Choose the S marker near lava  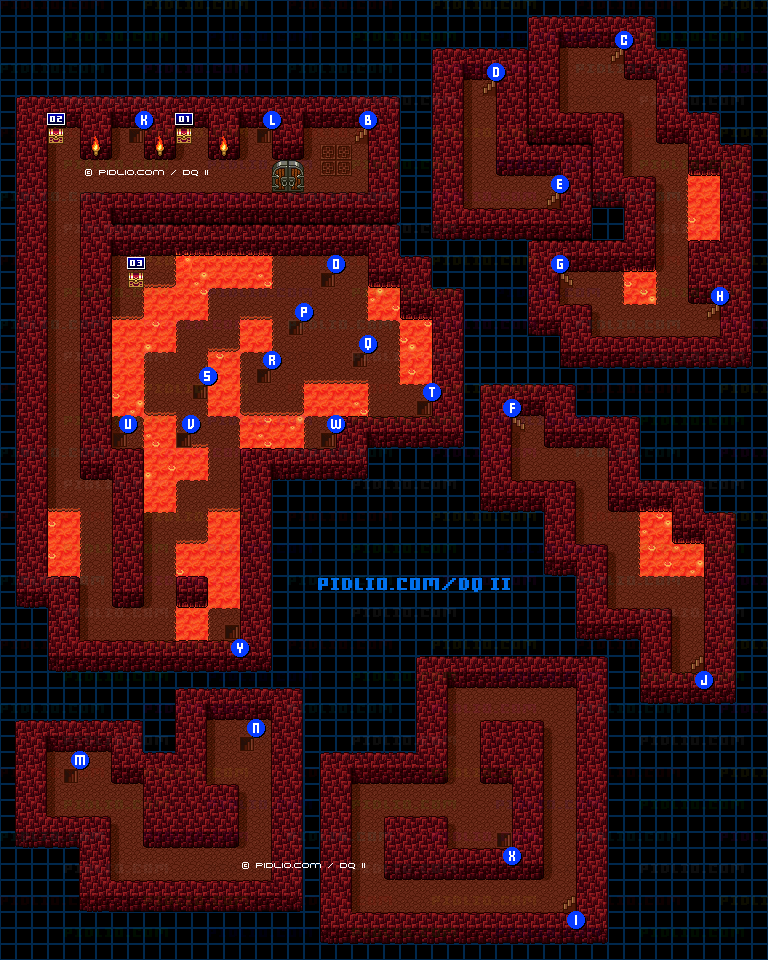click(x=208, y=376)
